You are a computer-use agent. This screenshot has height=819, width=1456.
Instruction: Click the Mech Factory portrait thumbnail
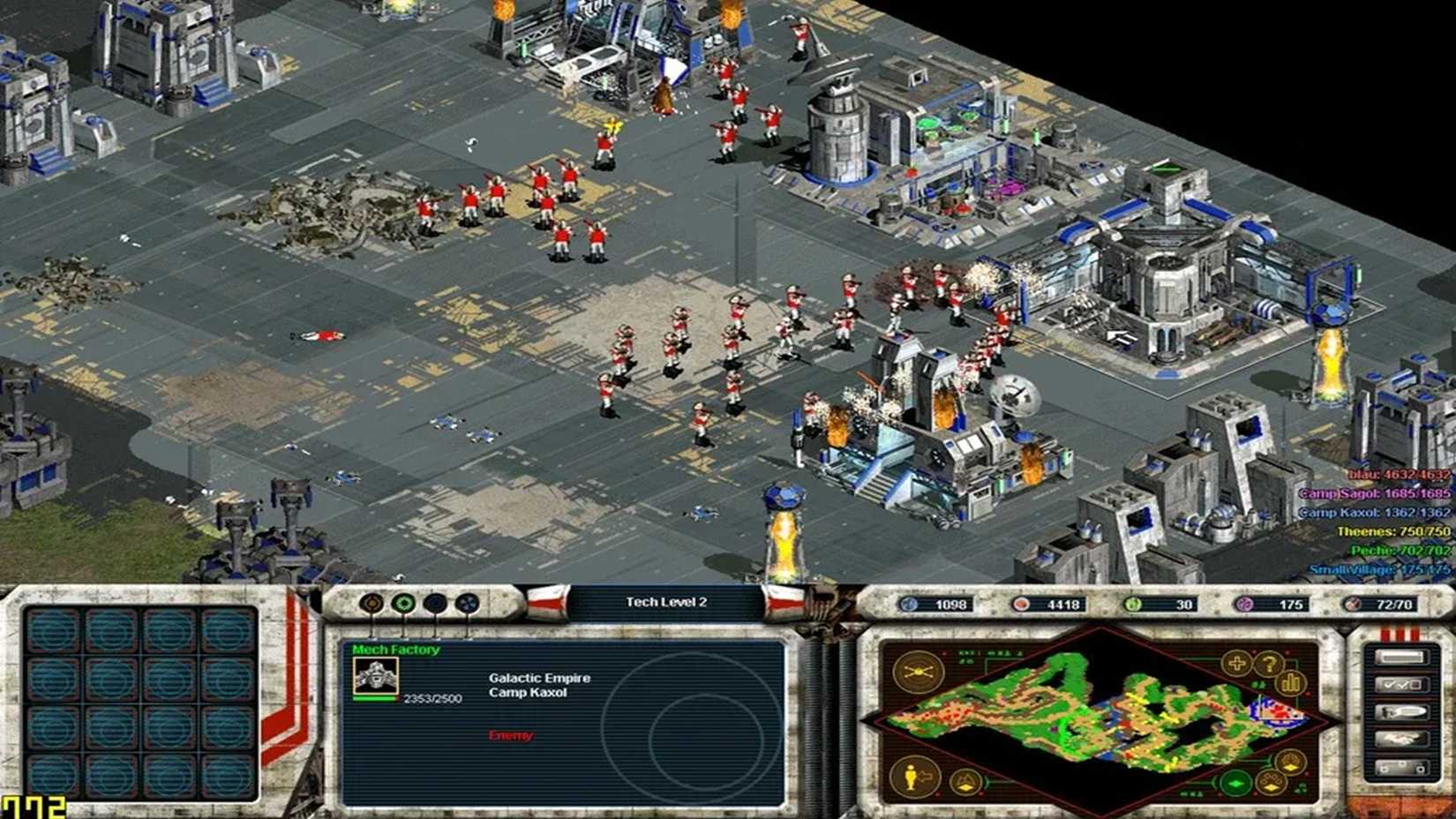pos(376,676)
